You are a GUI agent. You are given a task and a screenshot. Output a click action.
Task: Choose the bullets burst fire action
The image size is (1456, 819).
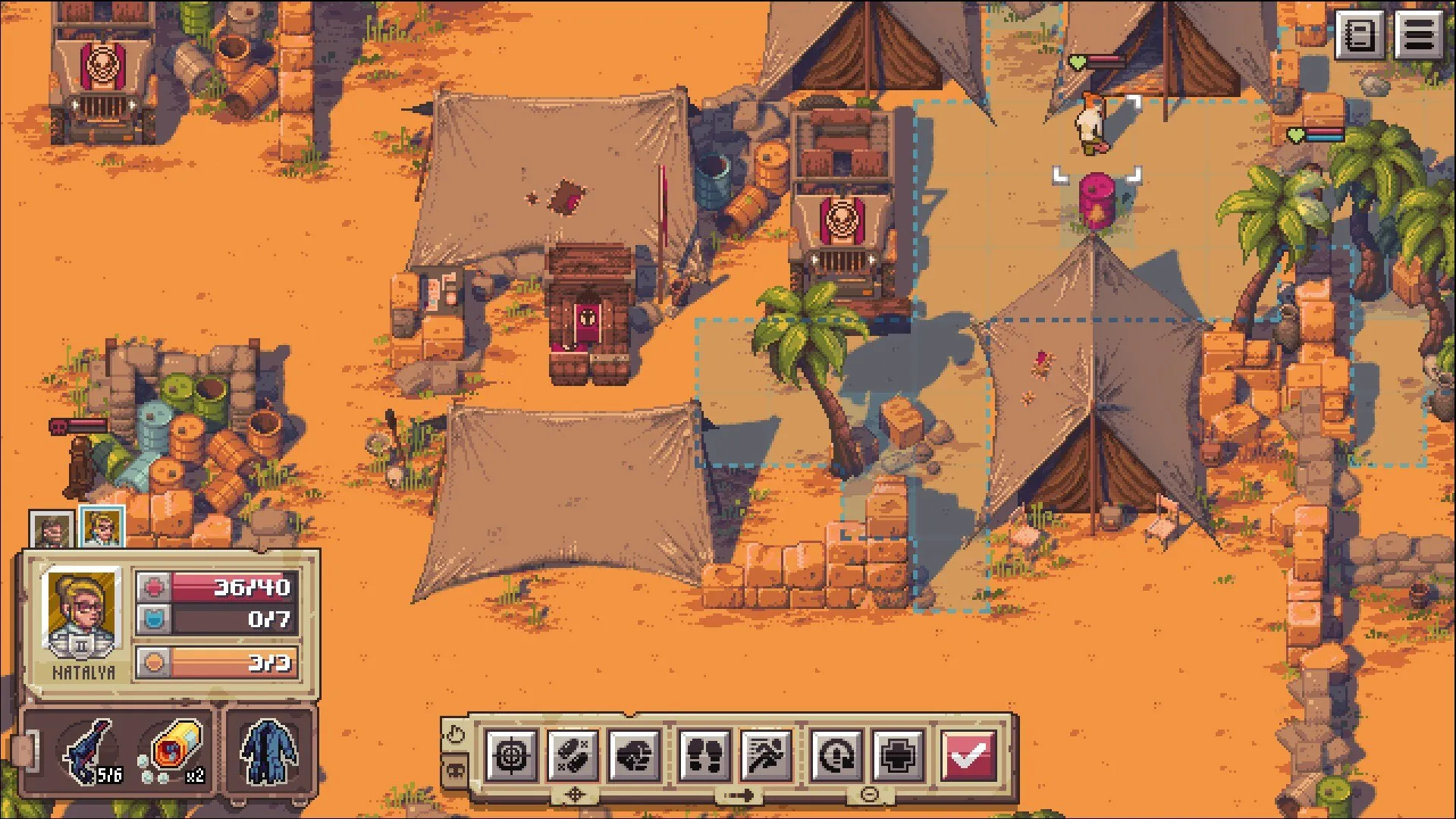[573, 755]
